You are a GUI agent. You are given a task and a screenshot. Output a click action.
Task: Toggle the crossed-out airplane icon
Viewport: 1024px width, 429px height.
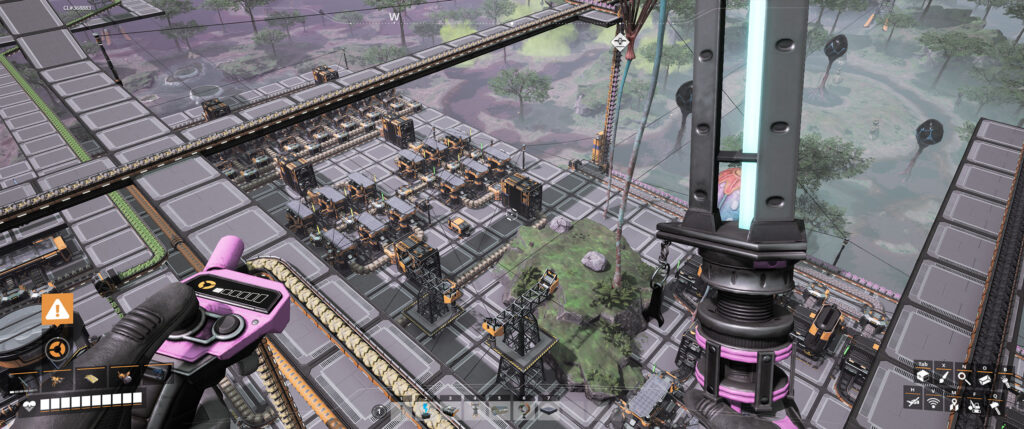click(913, 402)
